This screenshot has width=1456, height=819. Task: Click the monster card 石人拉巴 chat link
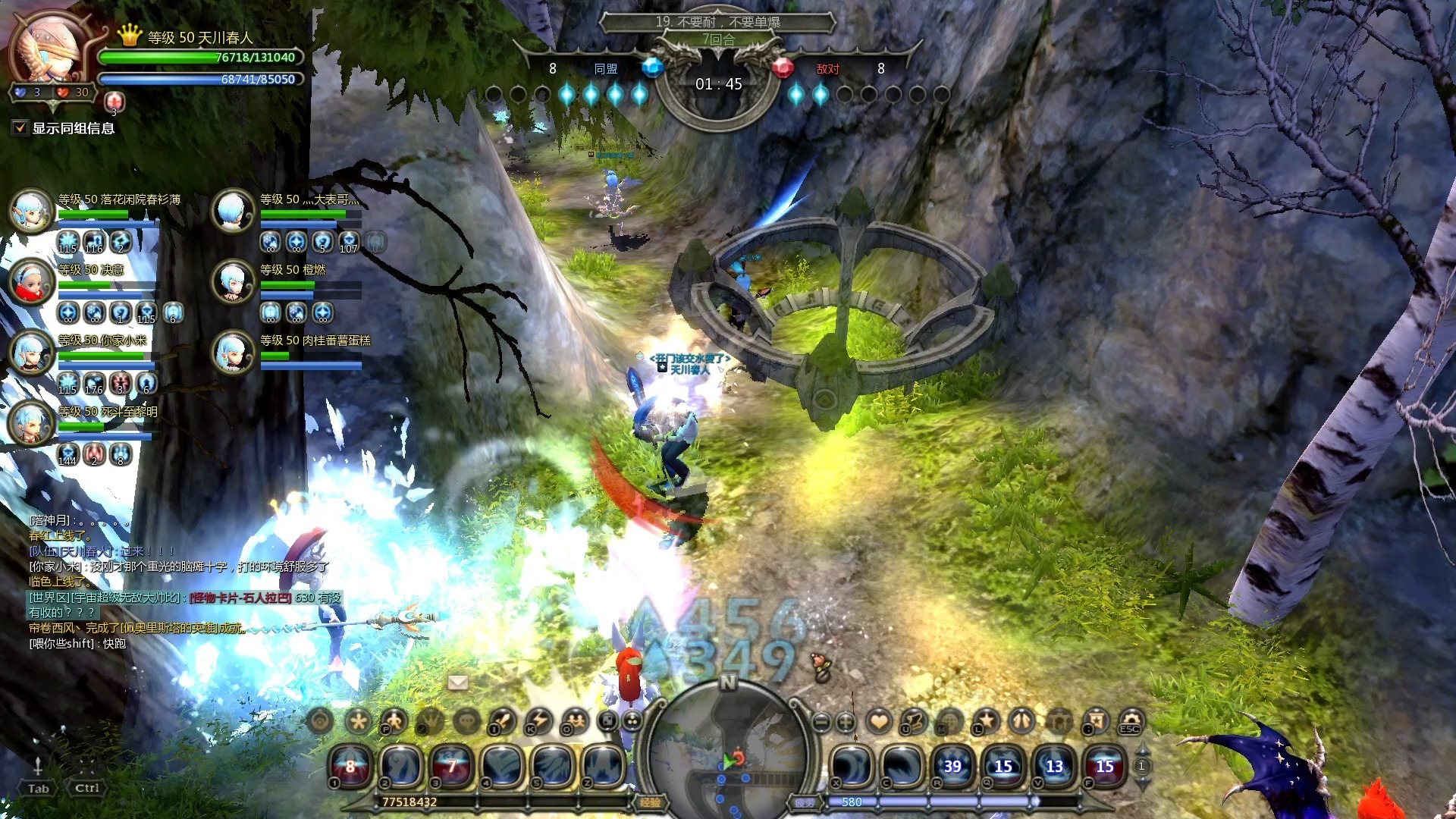tap(240, 598)
